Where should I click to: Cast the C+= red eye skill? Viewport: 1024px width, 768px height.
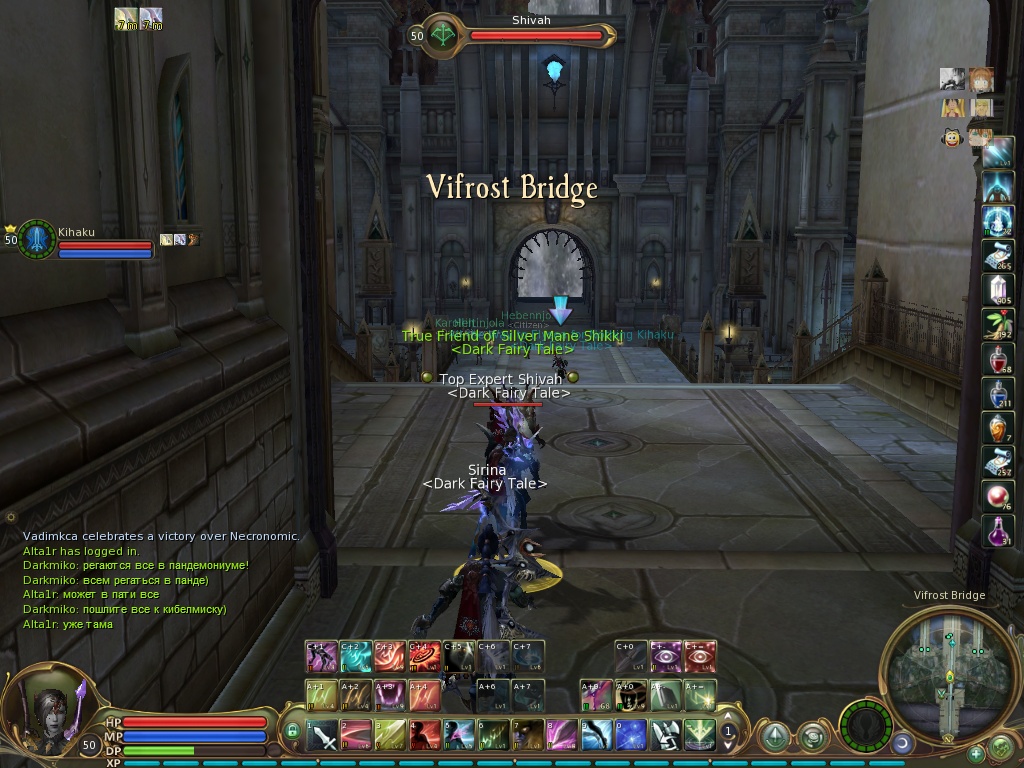(x=700, y=656)
